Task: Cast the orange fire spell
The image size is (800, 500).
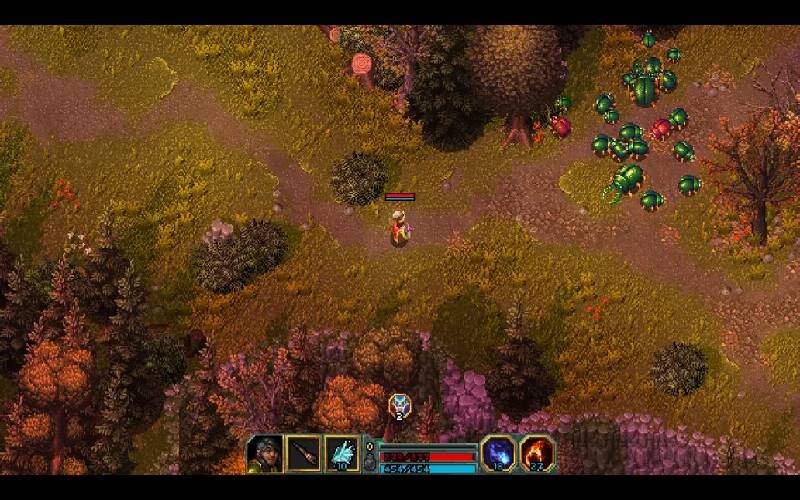Action: click(x=537, y=453)
